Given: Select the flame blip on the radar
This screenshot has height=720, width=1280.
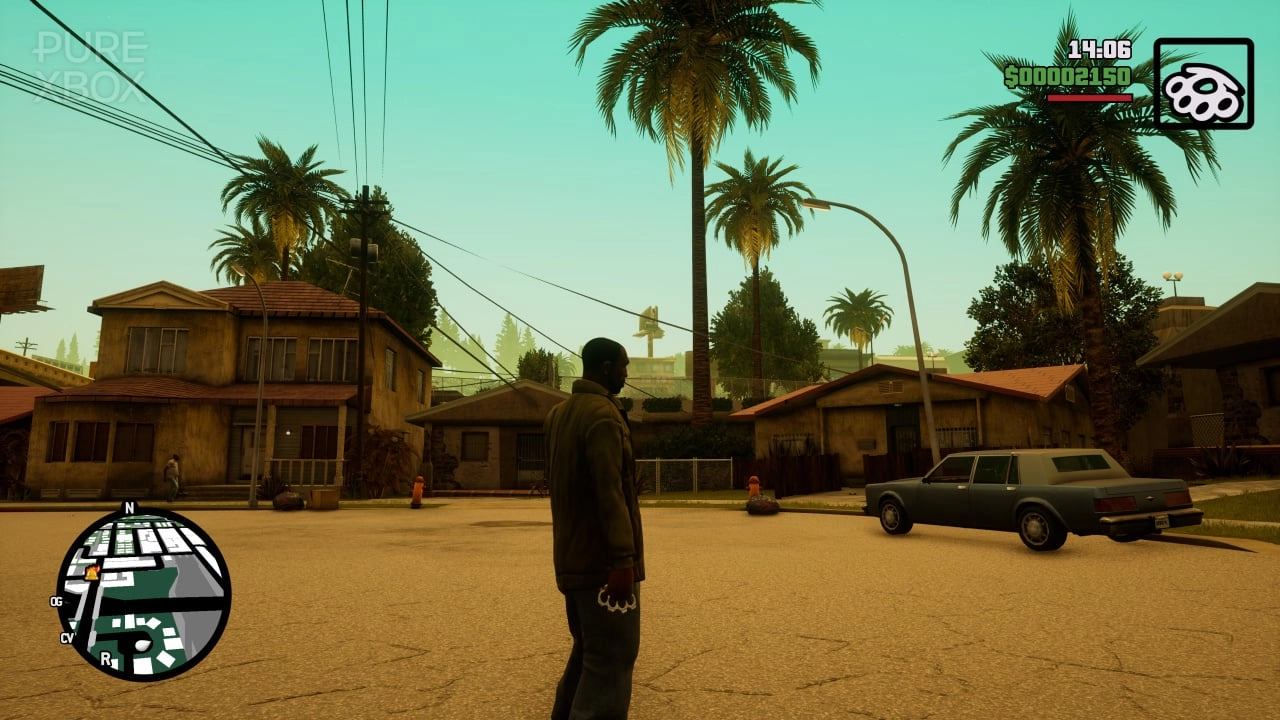Looking at the screenshot, I should 92,574.
